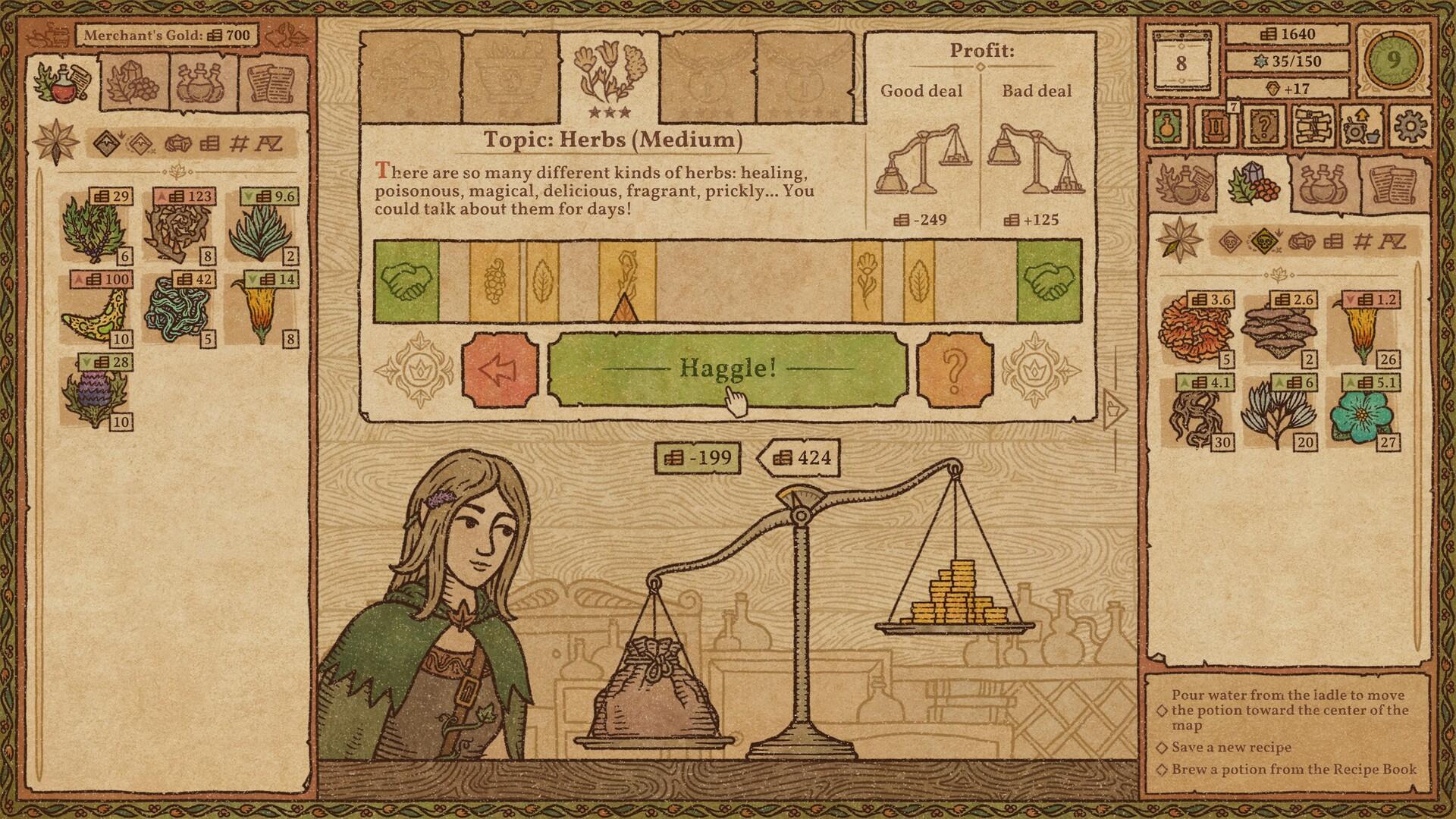Toggle the mild poison skull filter

[x=1230, y=243]
